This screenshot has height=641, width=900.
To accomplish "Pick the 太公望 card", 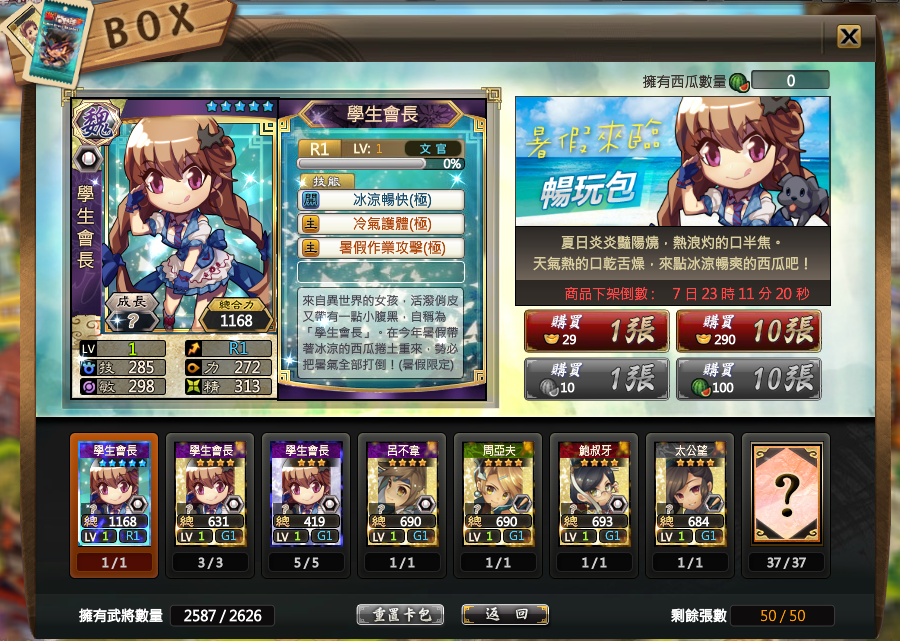I will click(690, 494).
